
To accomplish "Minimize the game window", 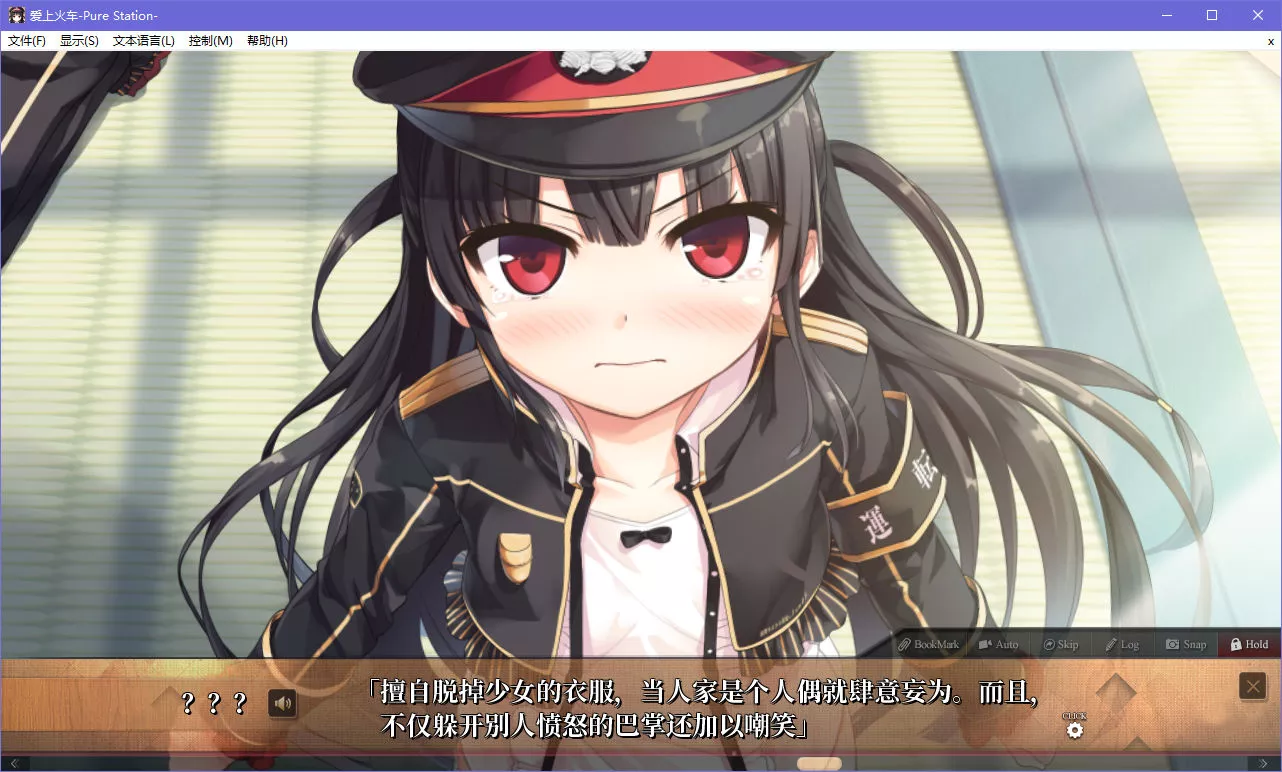I will click(1166, 15).
